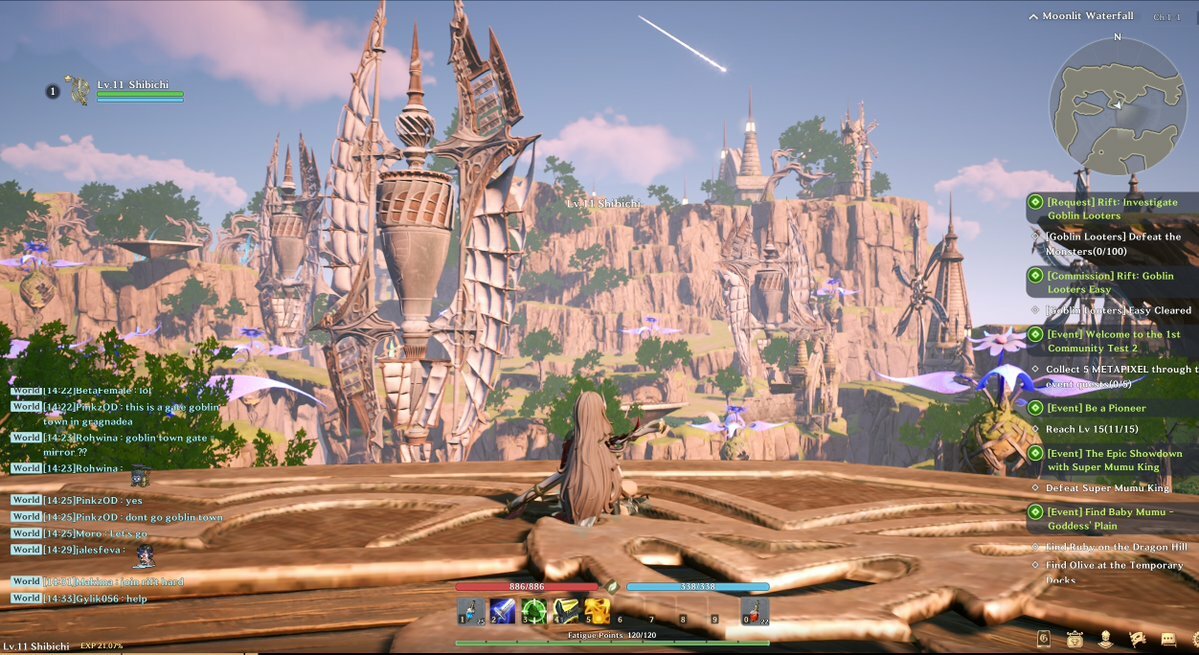Activate the golden burst skill
This screenshot has height=655, width=1199.
pyautogui.click(x=597, y=610)
